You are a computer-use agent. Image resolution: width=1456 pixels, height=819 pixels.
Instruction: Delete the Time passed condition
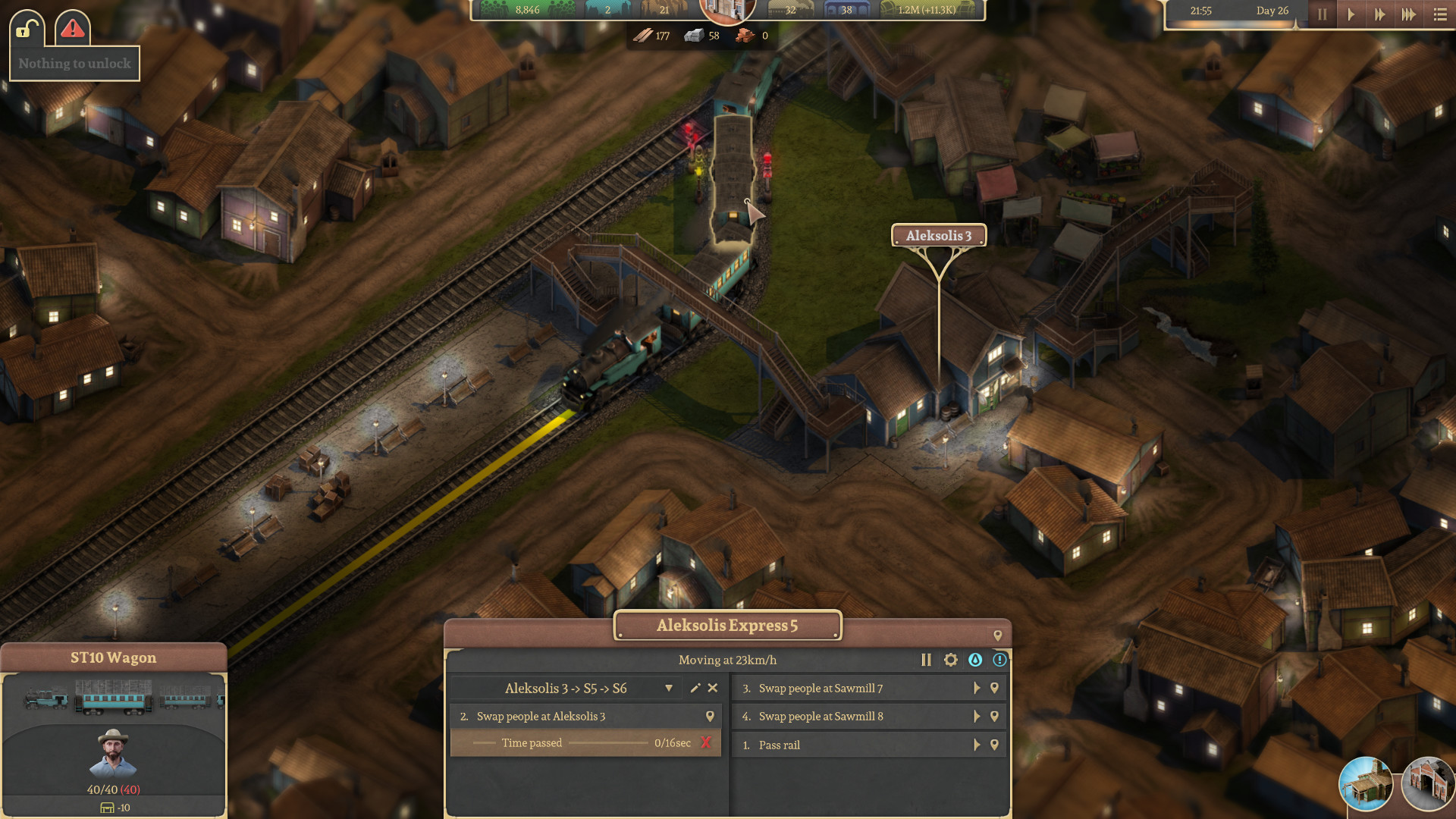tap(706, 743)
